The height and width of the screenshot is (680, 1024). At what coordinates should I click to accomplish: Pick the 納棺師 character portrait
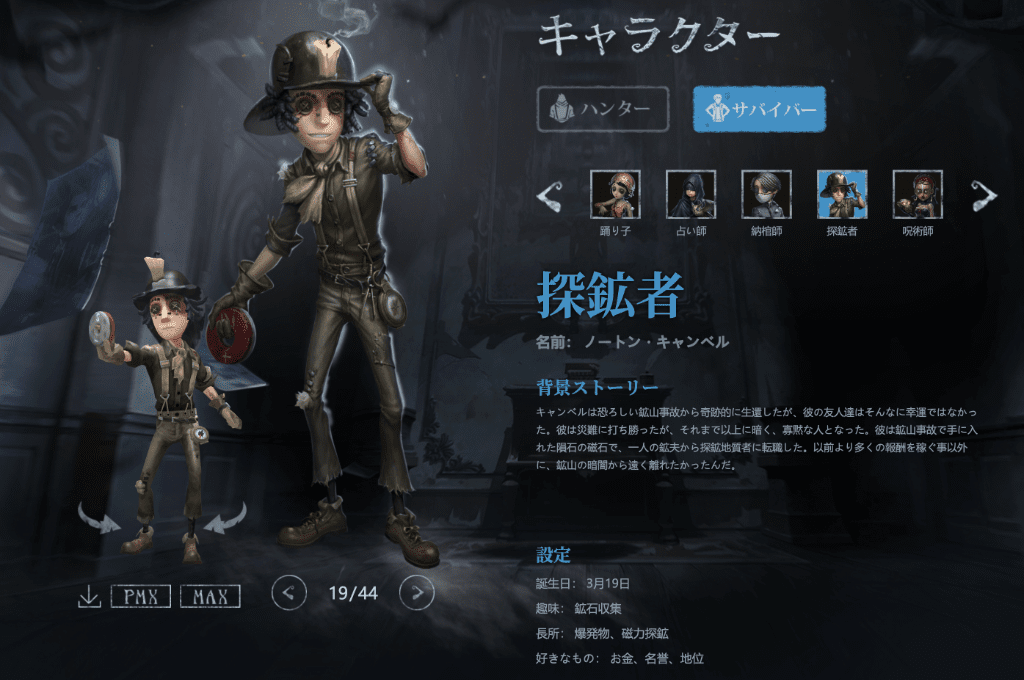click(766, 195)
